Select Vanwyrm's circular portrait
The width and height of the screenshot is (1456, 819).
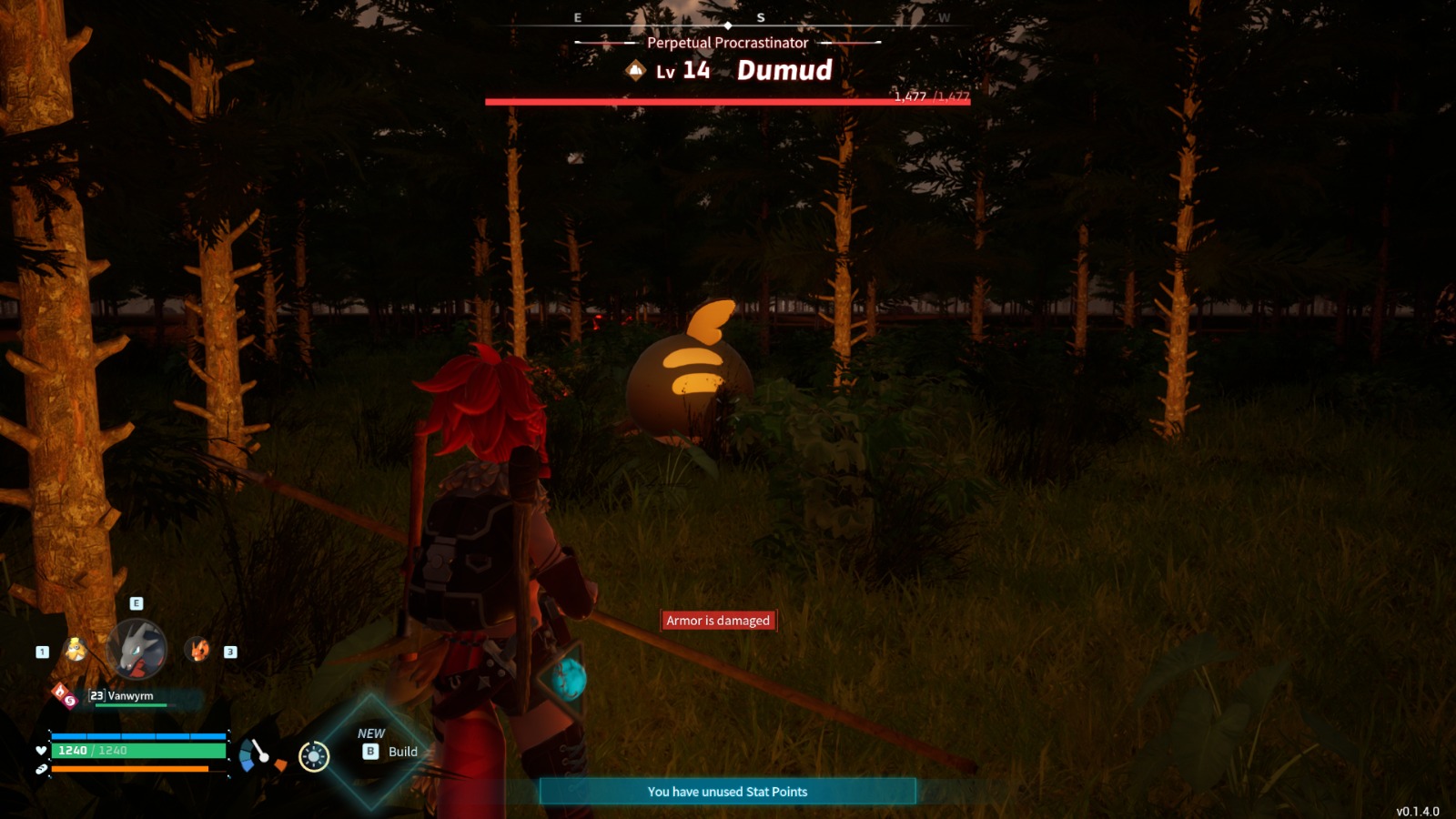tap(136, 649)
